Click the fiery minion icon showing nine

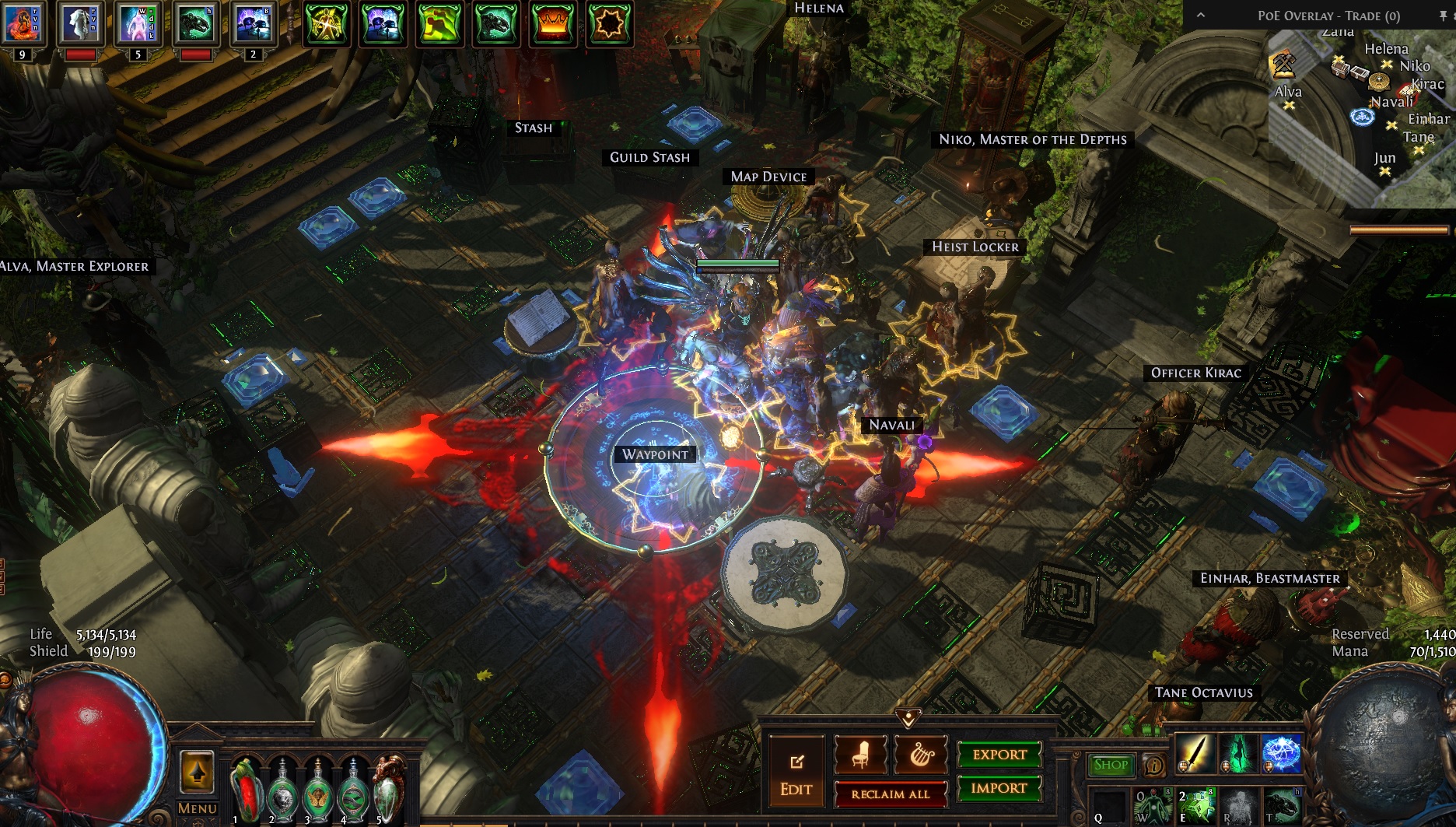[21, 23]
